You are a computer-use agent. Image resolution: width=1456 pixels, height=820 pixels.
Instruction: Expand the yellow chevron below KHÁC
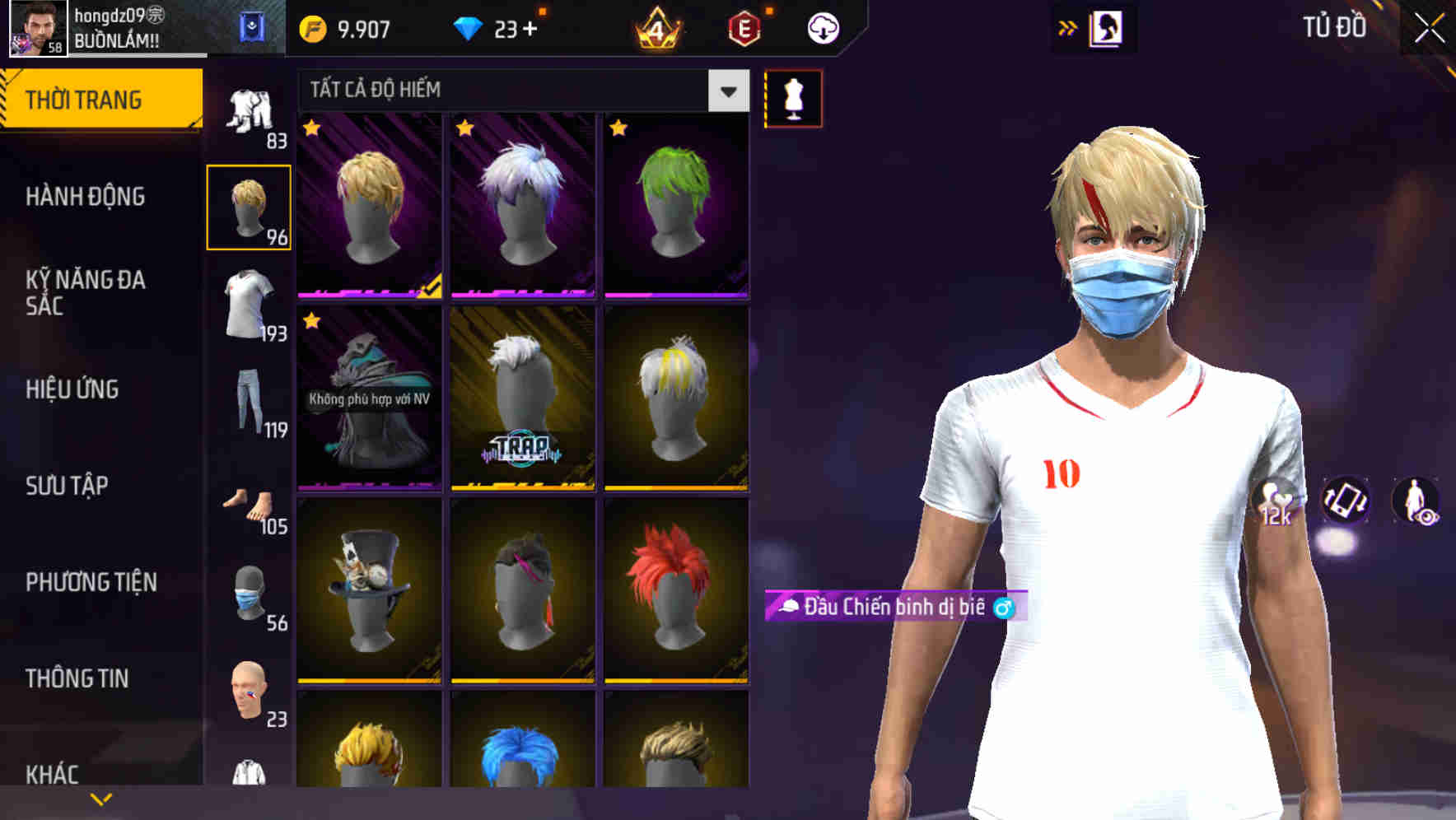coord(100,797)
